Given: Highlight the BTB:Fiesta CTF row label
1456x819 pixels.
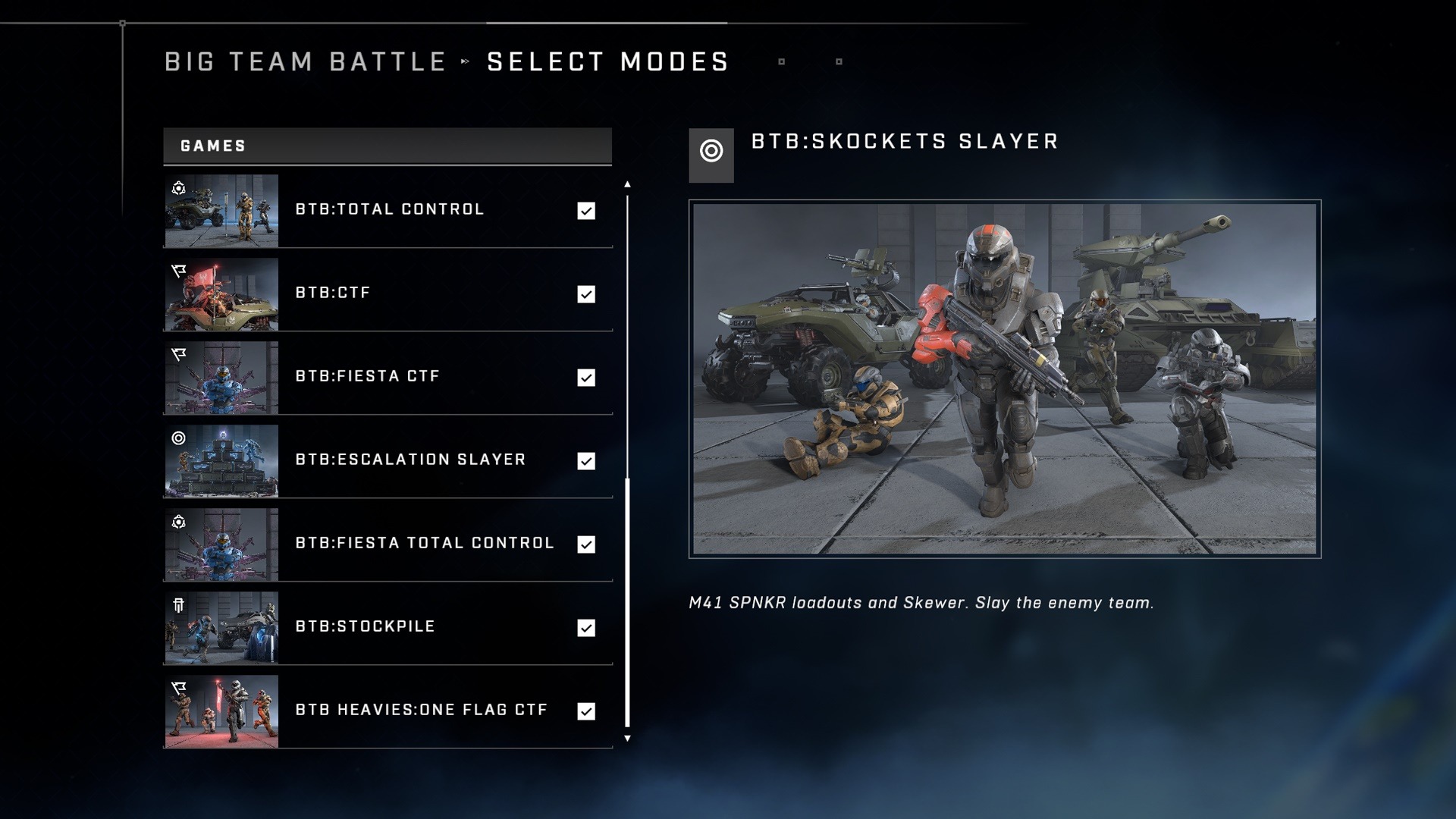Looking at the screenshot, I should [x=368, y=376].
